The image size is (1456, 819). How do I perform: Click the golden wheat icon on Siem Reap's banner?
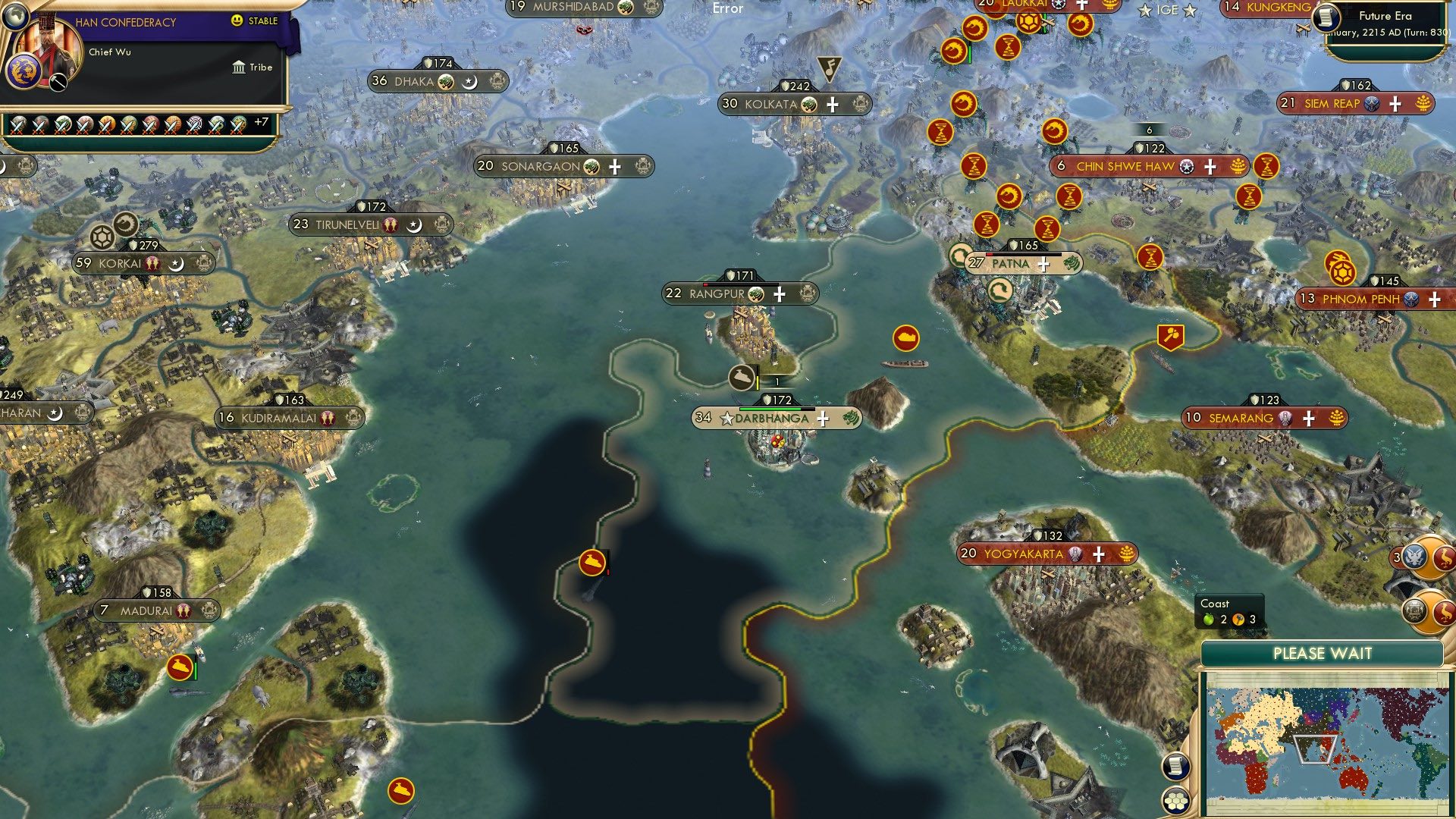(1423, 105)
